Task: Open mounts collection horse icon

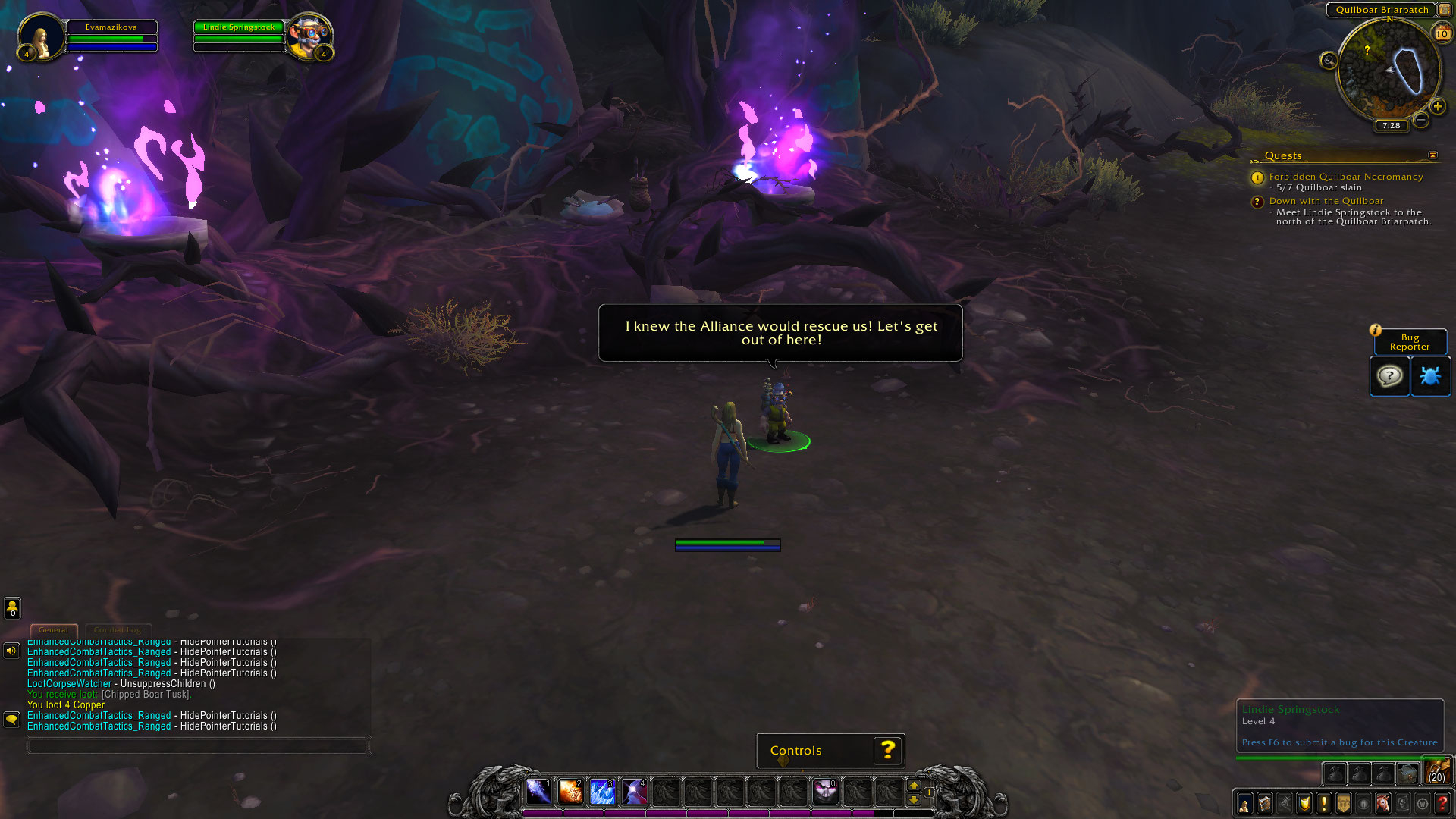Action: pyautogui.click(x=1383, y=804)
